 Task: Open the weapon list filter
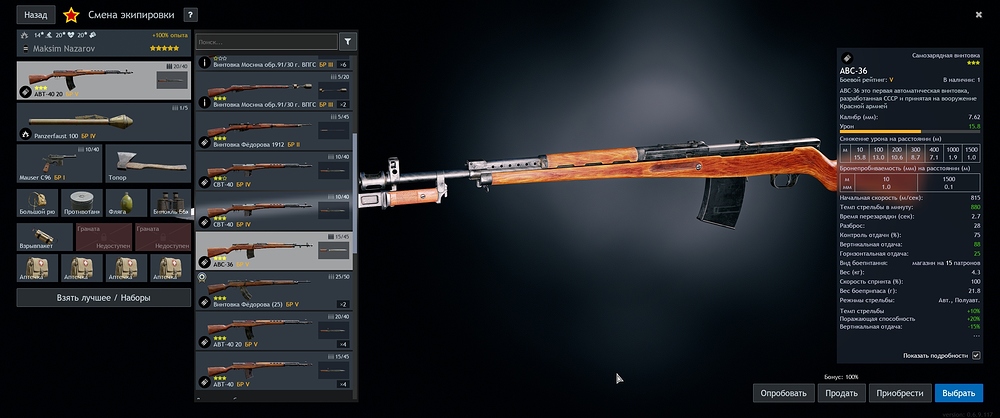pos(348,42)
